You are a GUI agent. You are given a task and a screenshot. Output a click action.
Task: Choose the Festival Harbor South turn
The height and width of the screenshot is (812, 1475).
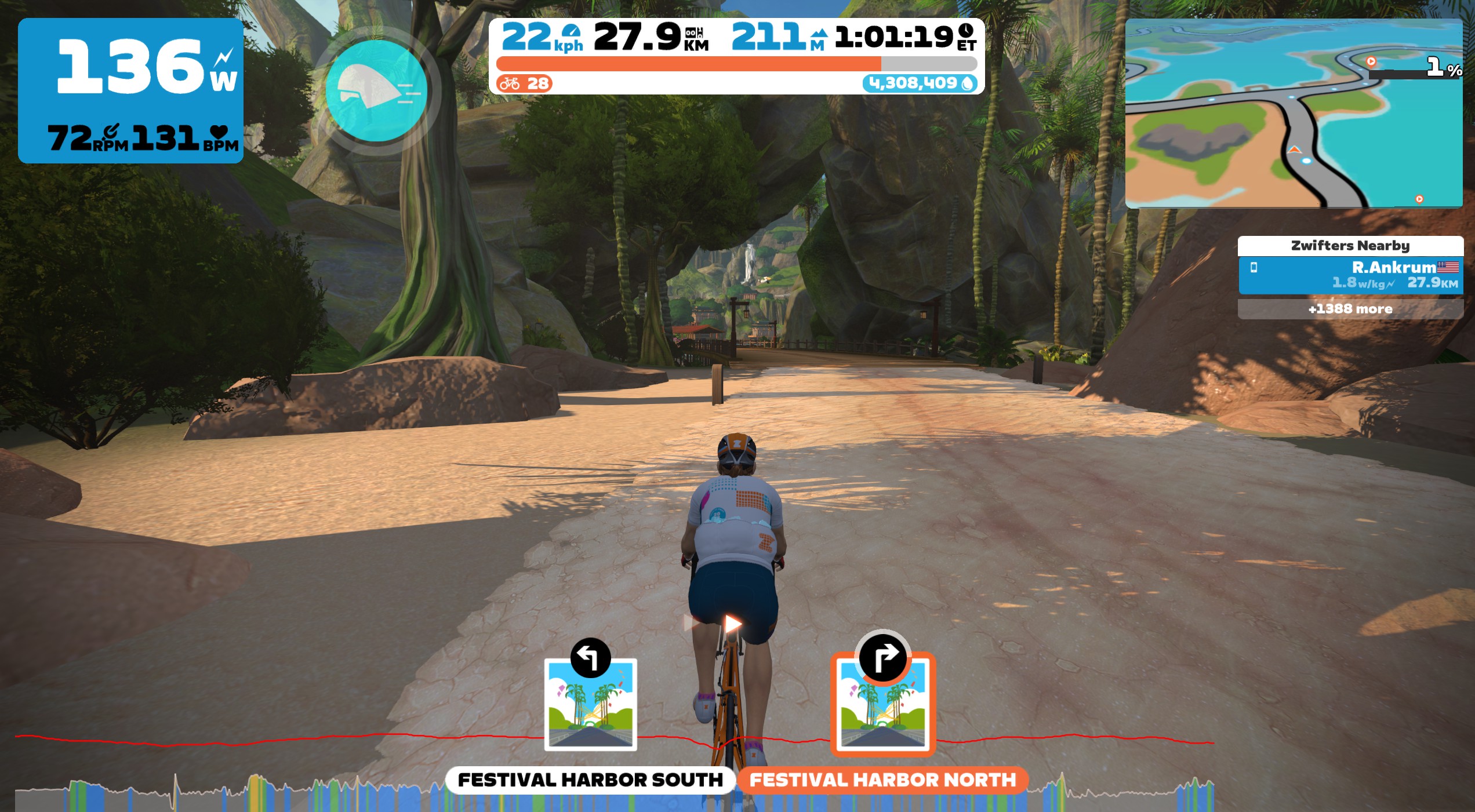590,704
